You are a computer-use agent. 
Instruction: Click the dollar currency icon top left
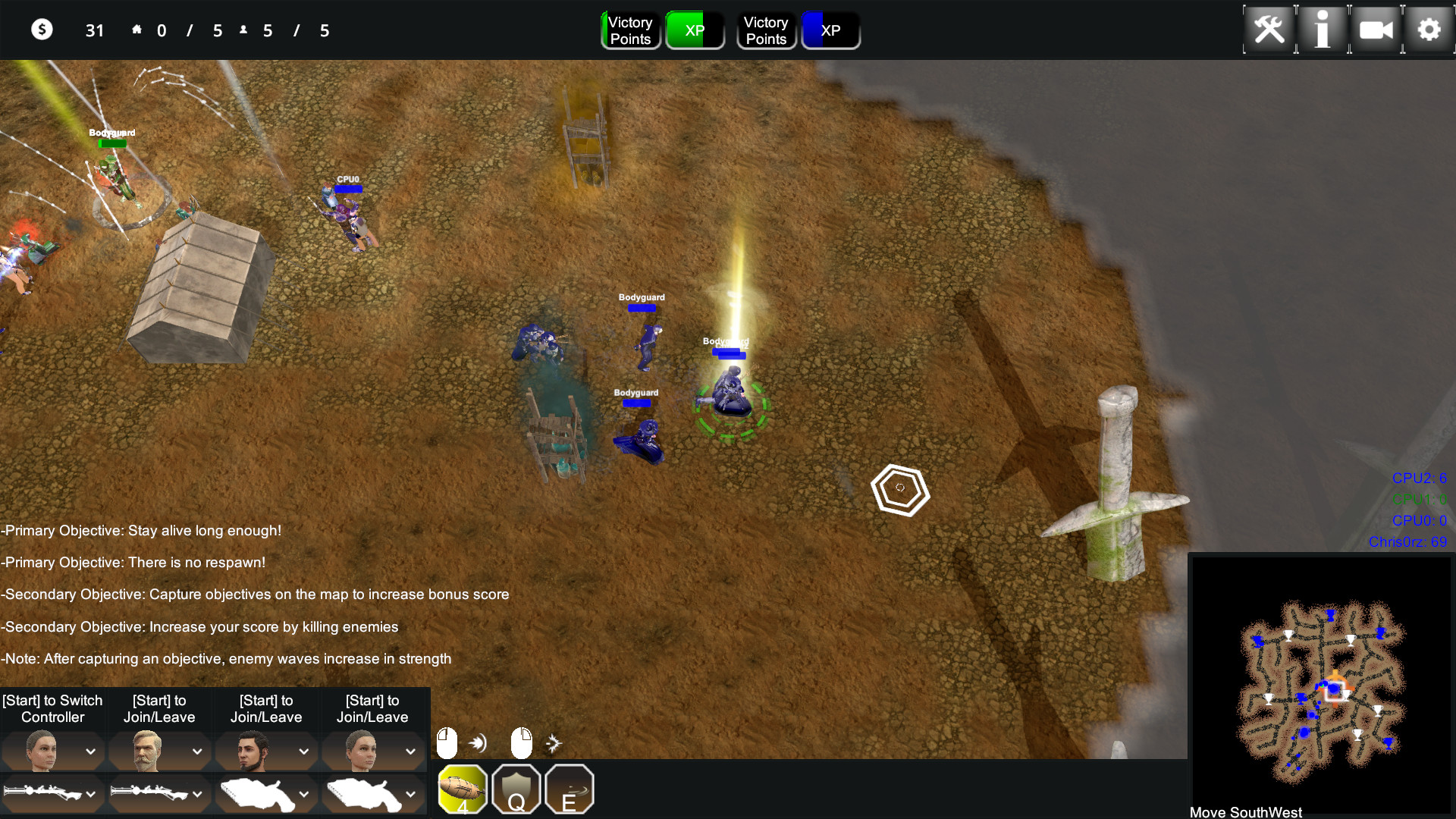click(x=42, y=30)
